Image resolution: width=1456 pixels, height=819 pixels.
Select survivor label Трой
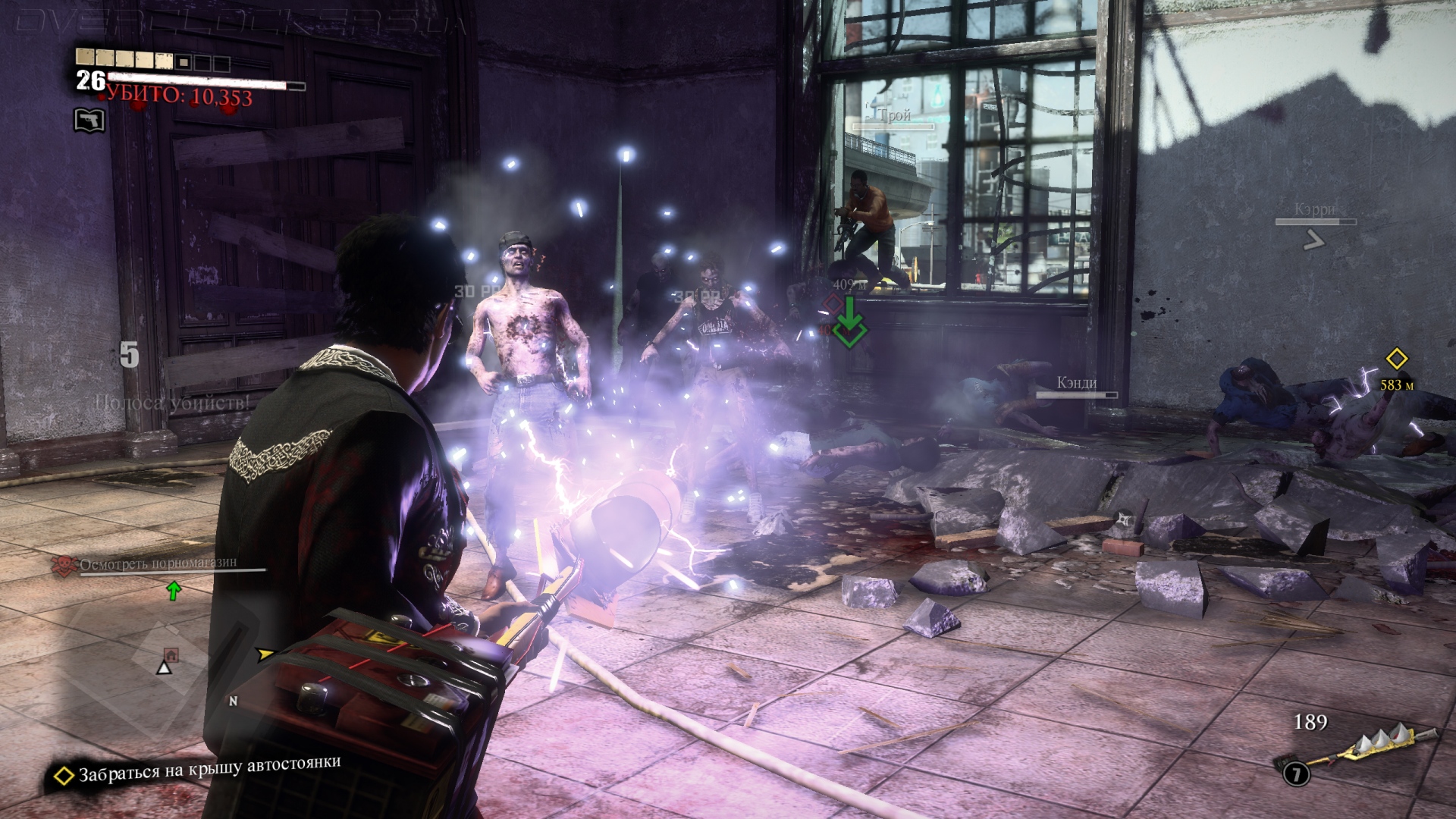(x=895, y=115)
